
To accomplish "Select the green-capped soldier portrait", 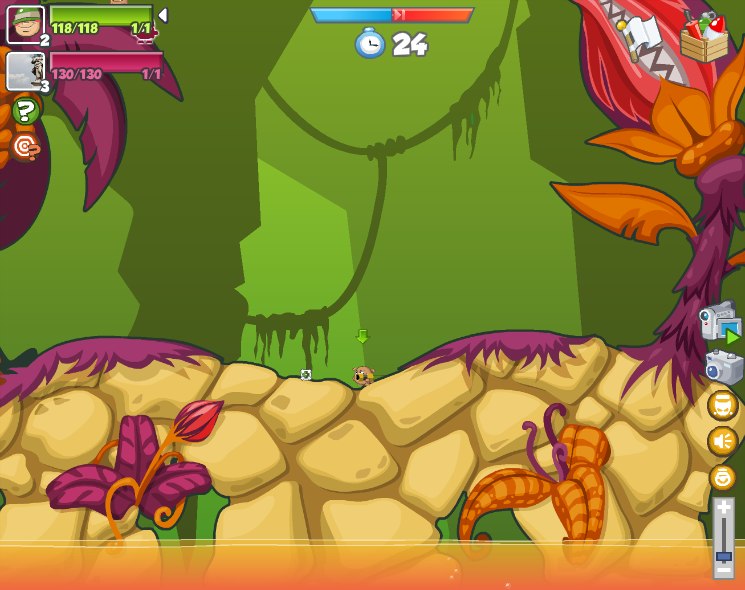I will (25, 24).
